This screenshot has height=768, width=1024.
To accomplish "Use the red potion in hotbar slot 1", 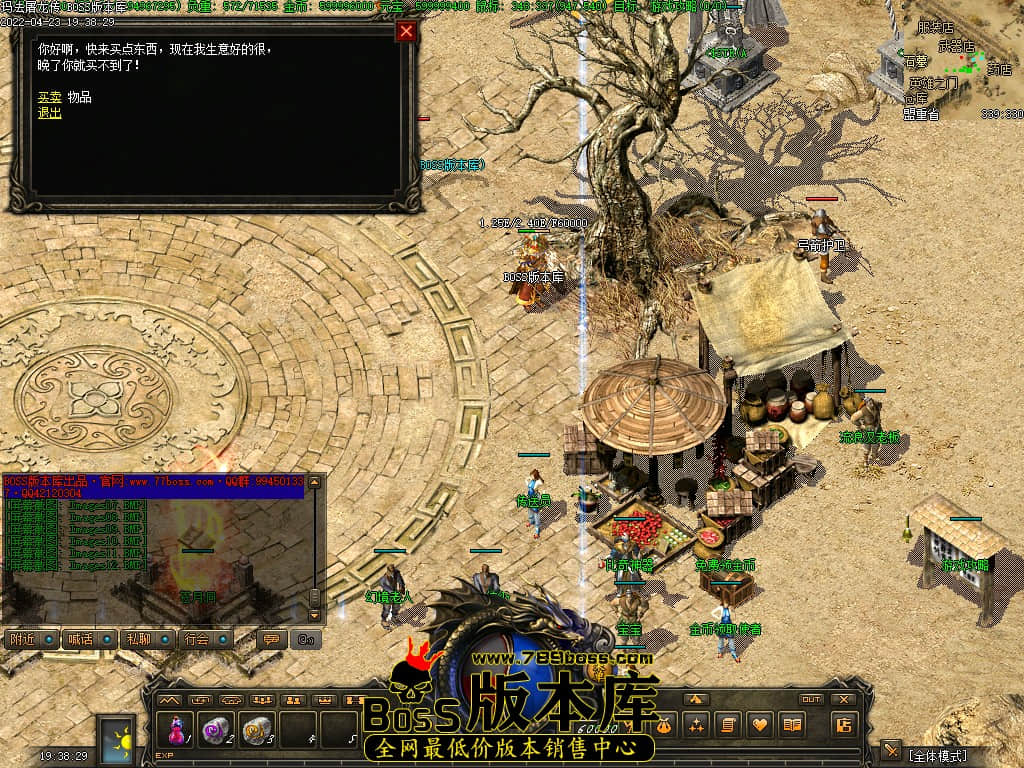I will tap(178, 729).
